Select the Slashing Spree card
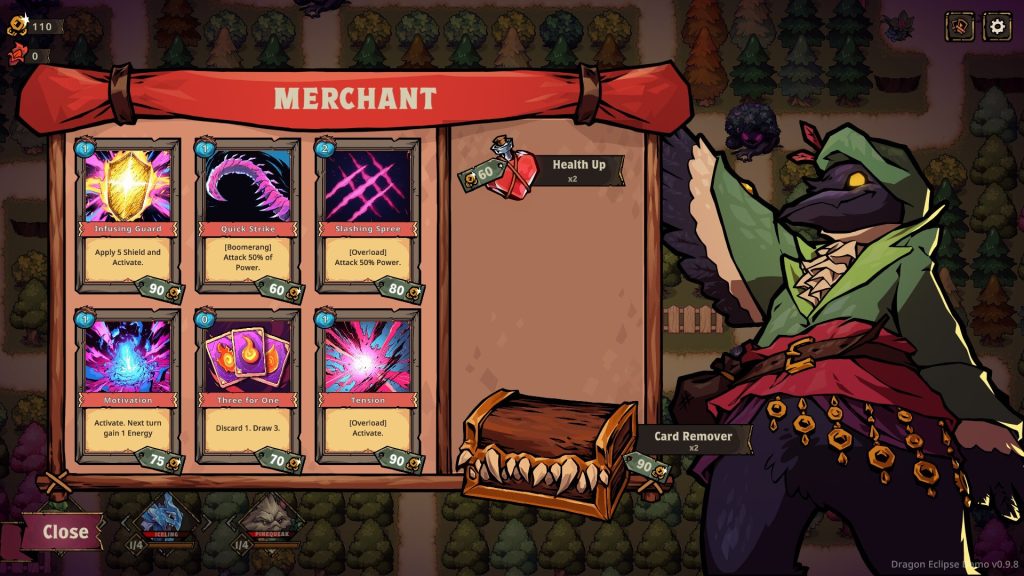The height and width of the screenshot is (576, 1024). [x=367, y=212]
